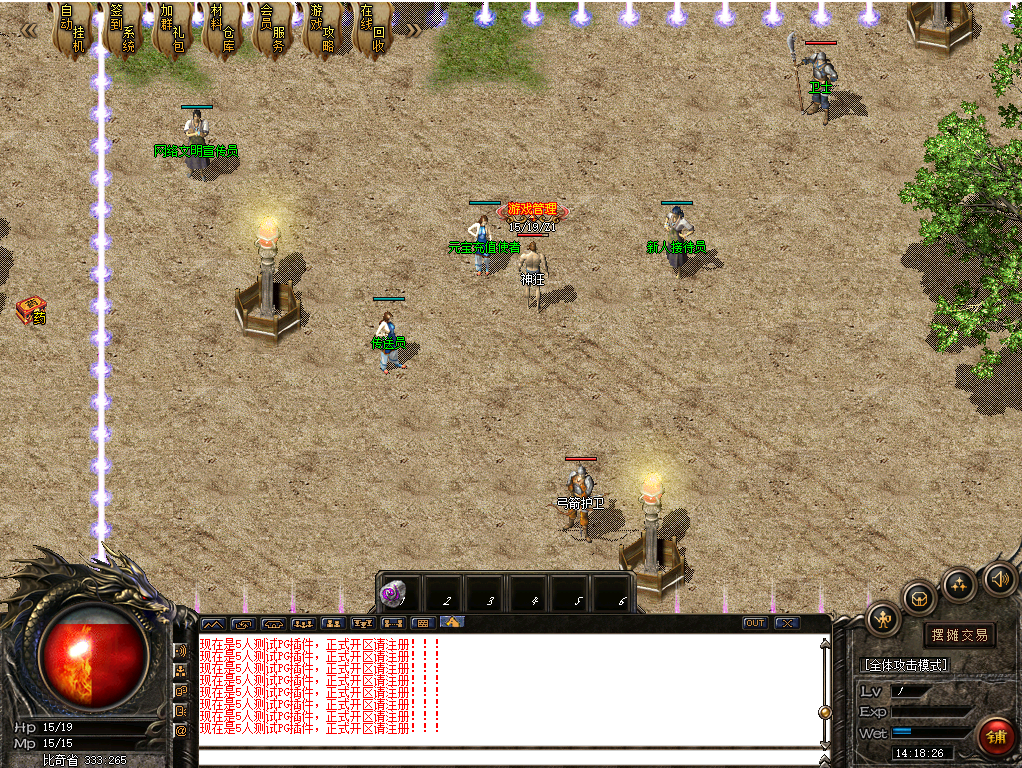Viewport: 1022px width, 768px height.
Task: Use the purple scroll in hotbar slot 1
Action: pos(395,594)
